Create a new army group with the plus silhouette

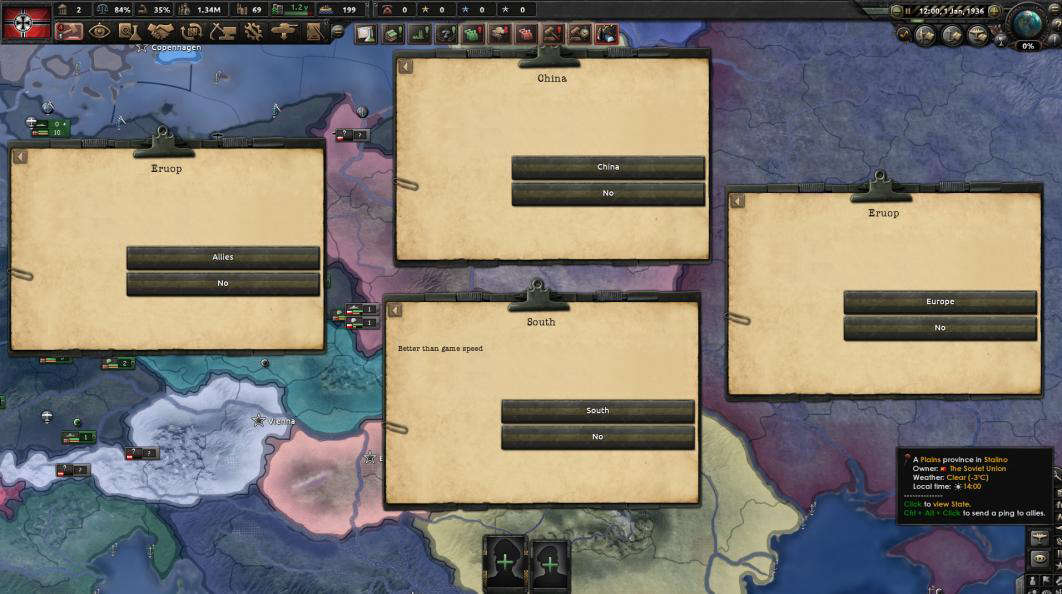(506, 561)
